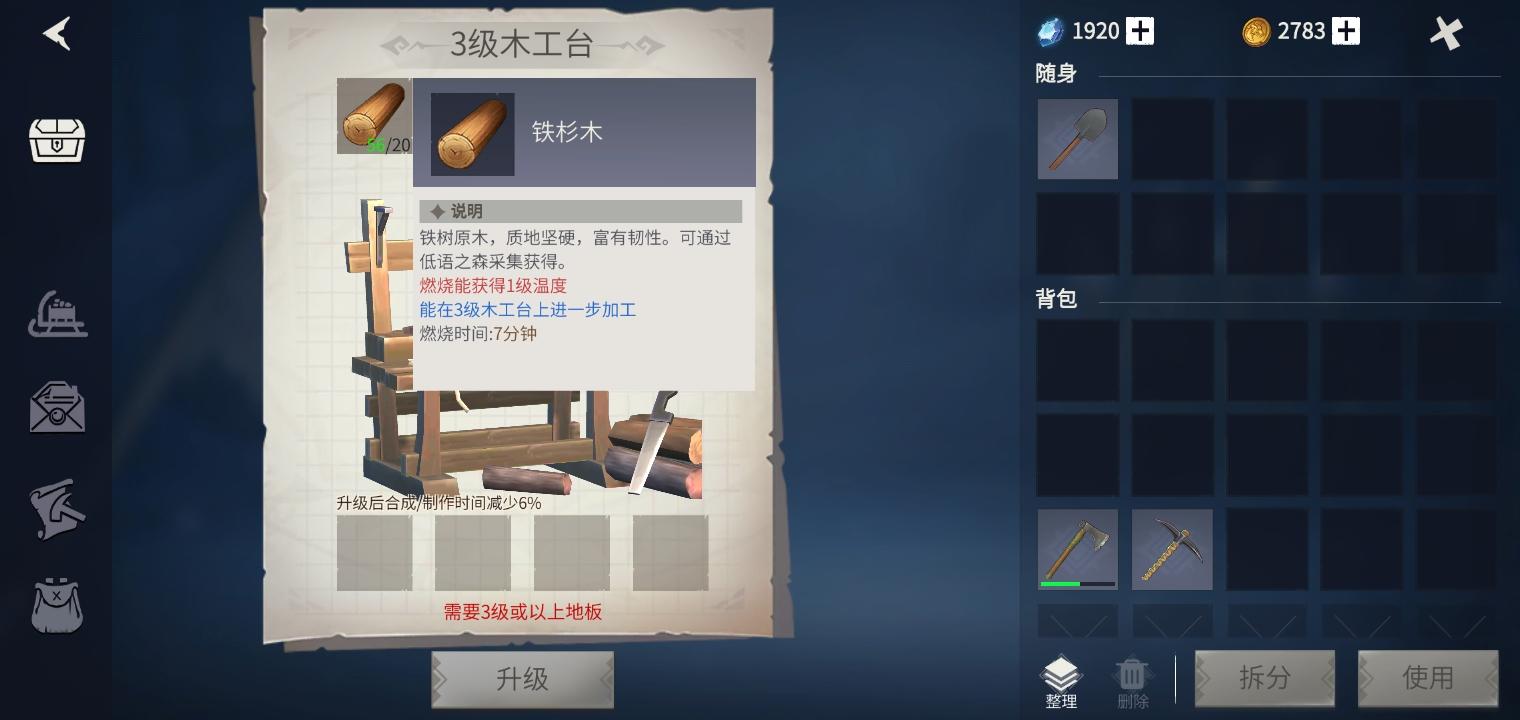The image size is (1520, 720).
Task: Select the pickaxe in the backpack
Action: tap(1172, 549)
